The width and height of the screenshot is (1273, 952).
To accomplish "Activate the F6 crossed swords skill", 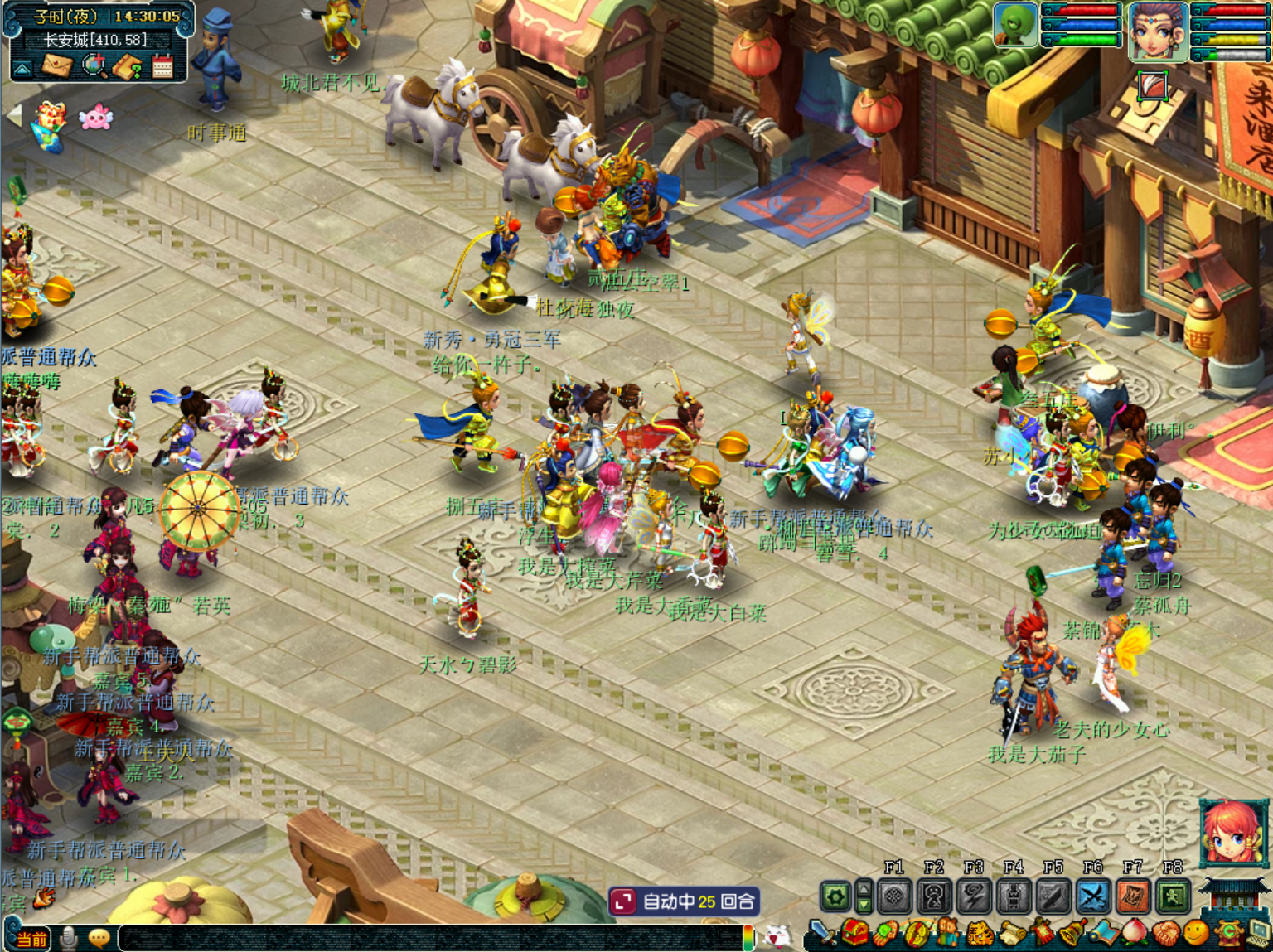I will [x=1093, y=896].
